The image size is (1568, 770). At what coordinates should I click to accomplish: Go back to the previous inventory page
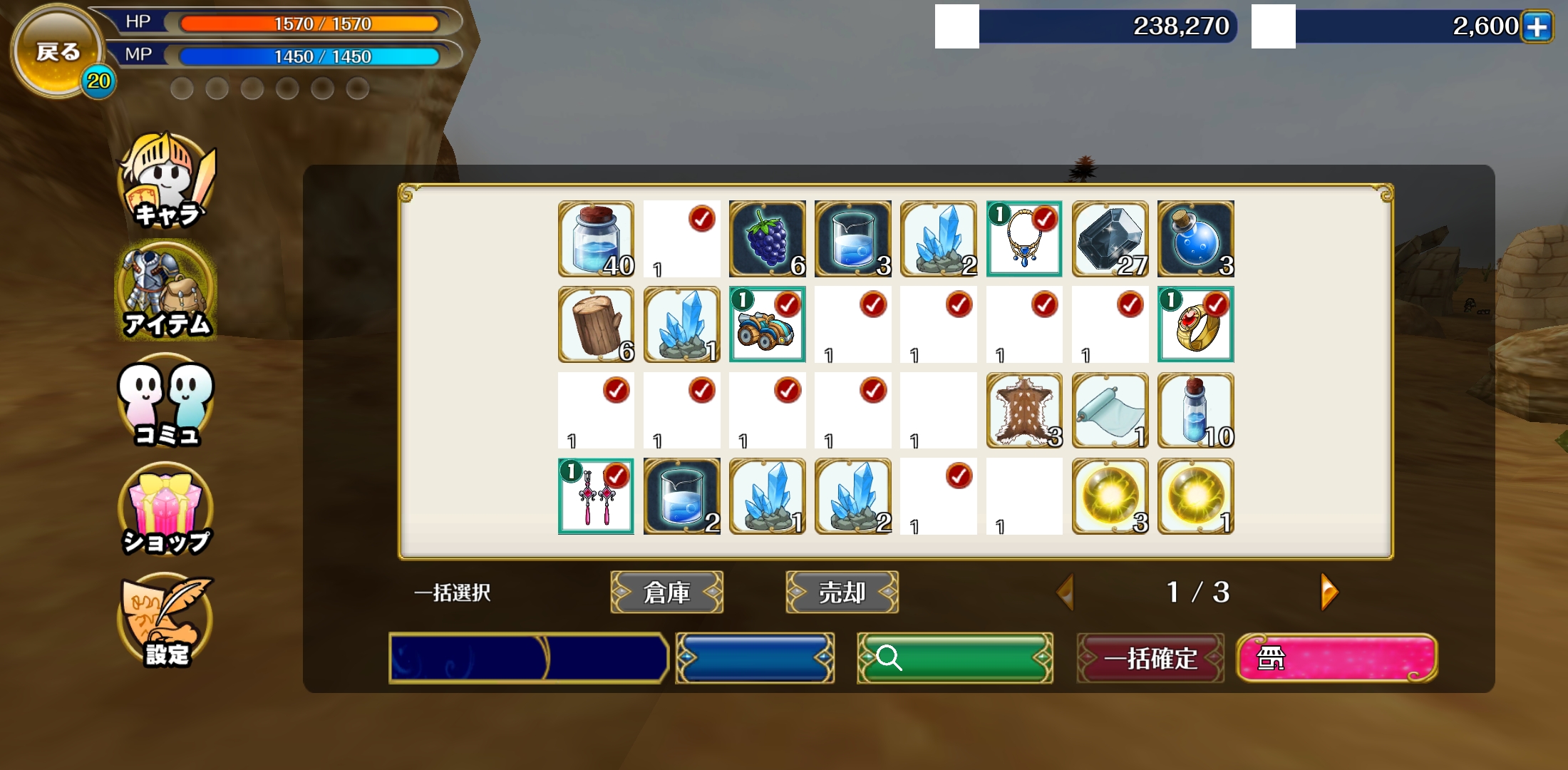tap(1065, 592)
